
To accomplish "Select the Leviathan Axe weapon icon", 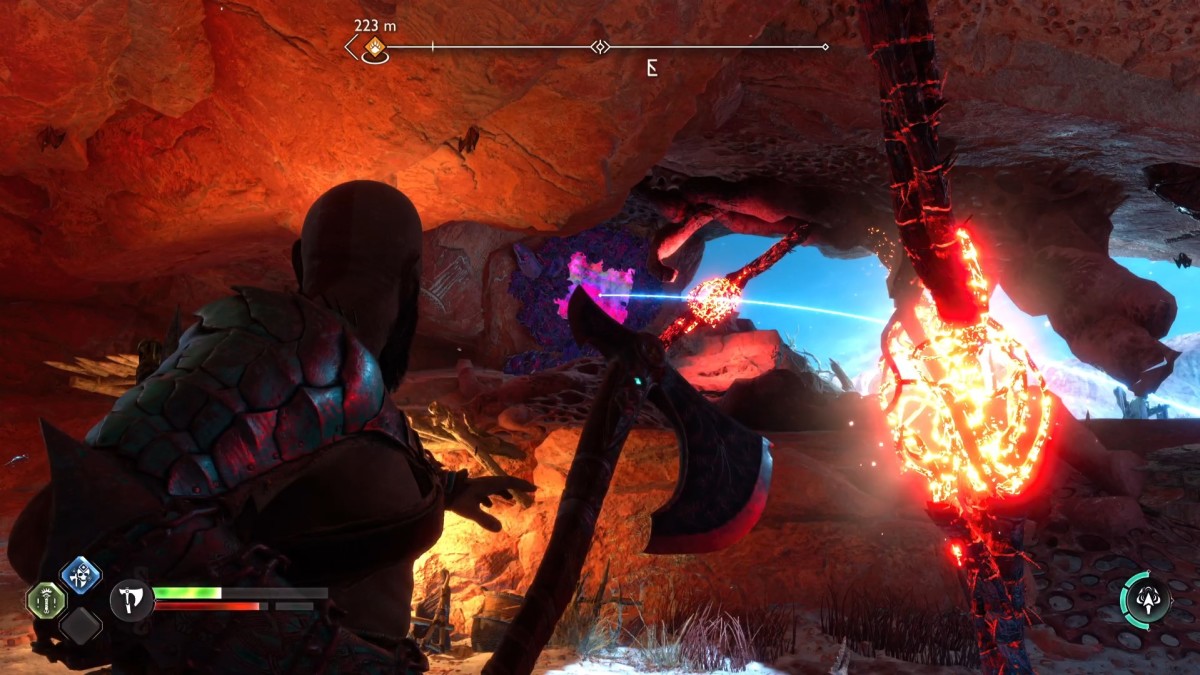I will (131, 599).
